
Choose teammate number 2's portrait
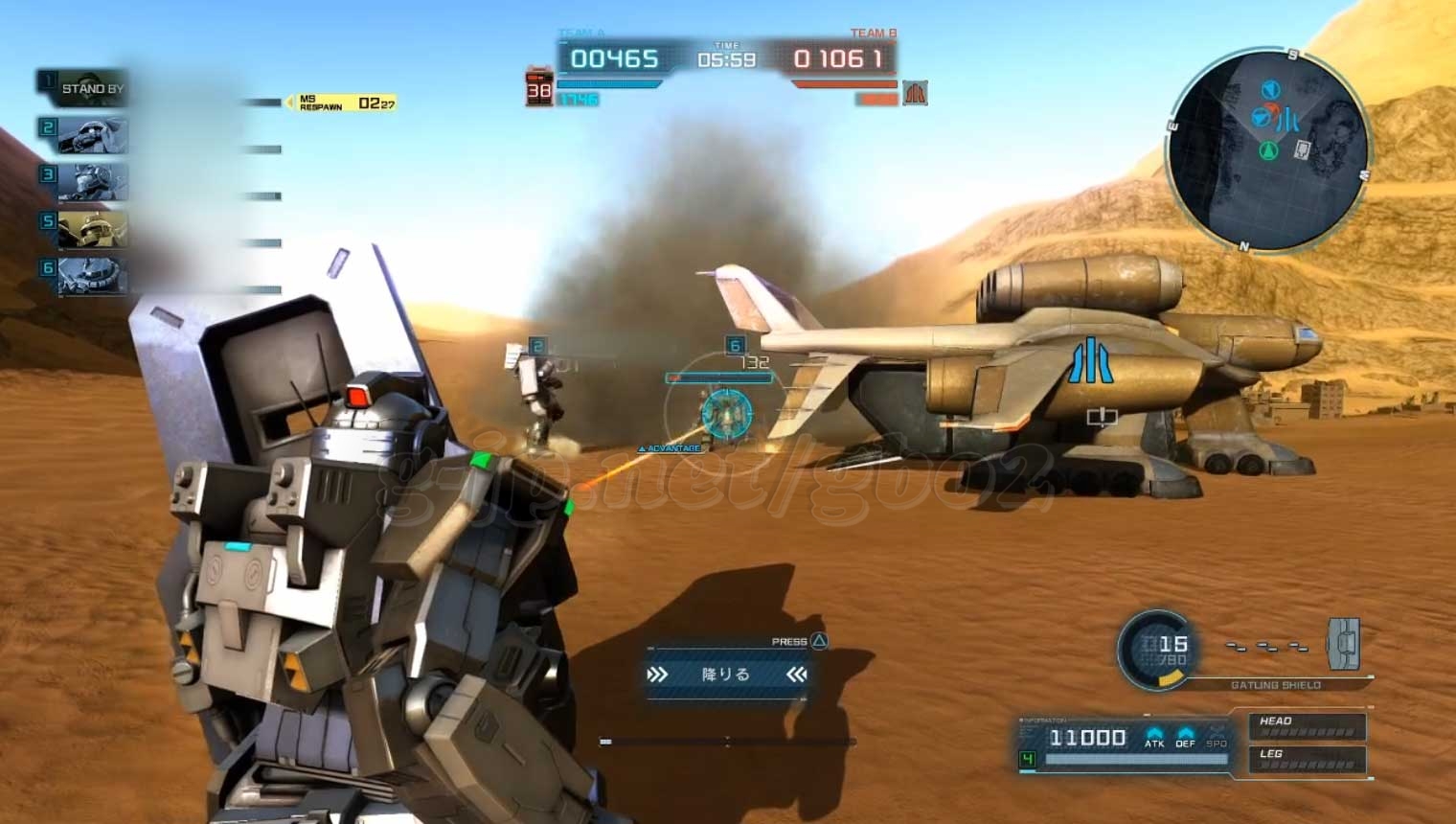point(92,135)
